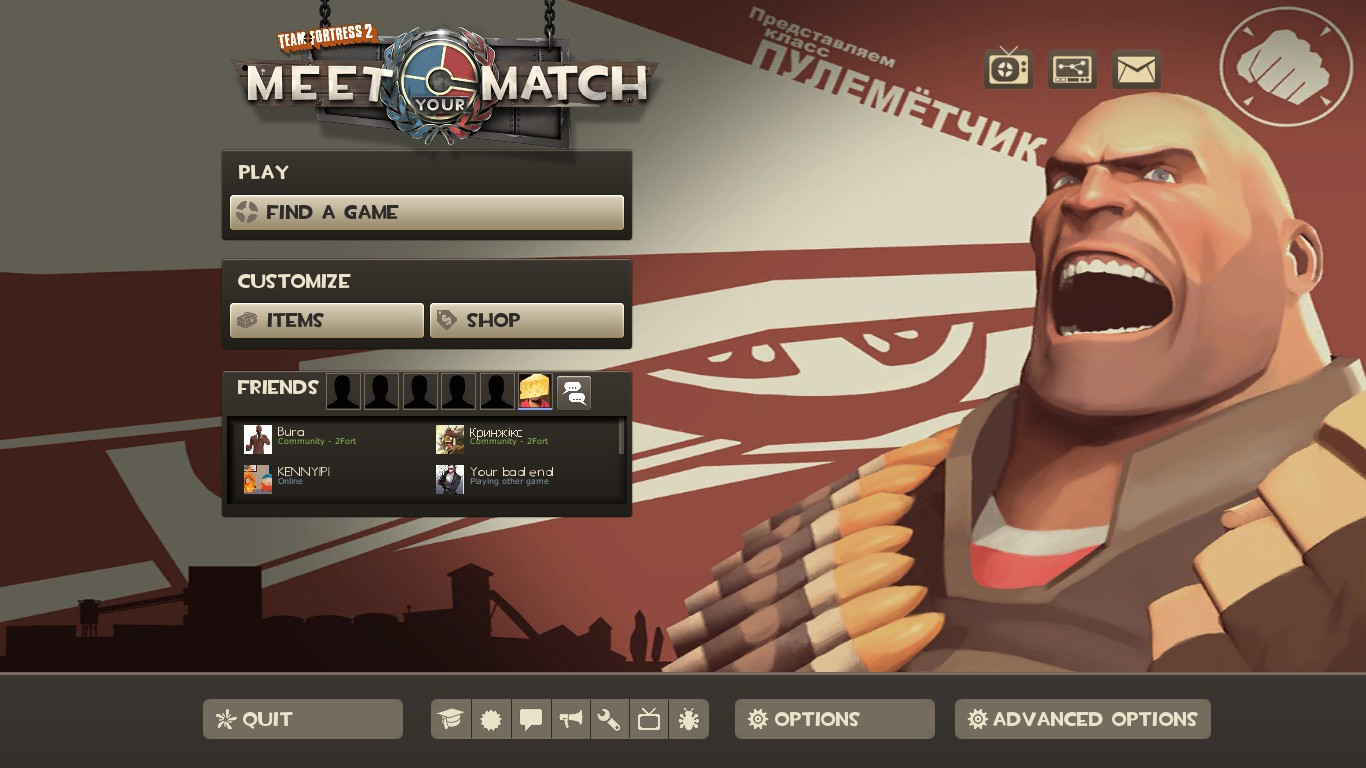Click FIND A GAME
This screenshot has width=1366, height=768.
tap(427, 212)
